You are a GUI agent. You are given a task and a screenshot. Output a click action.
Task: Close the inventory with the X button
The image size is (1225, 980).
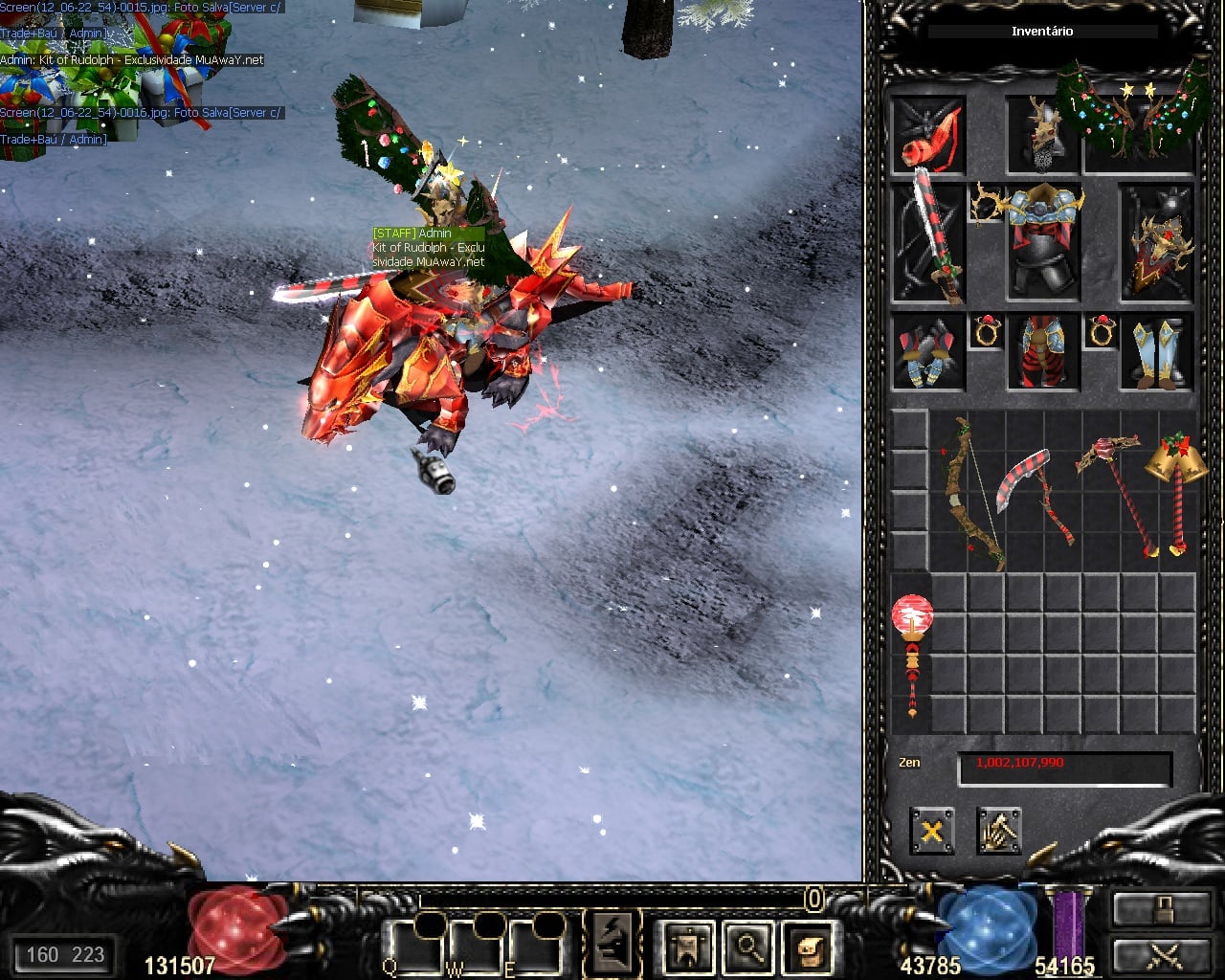[931, 831]
